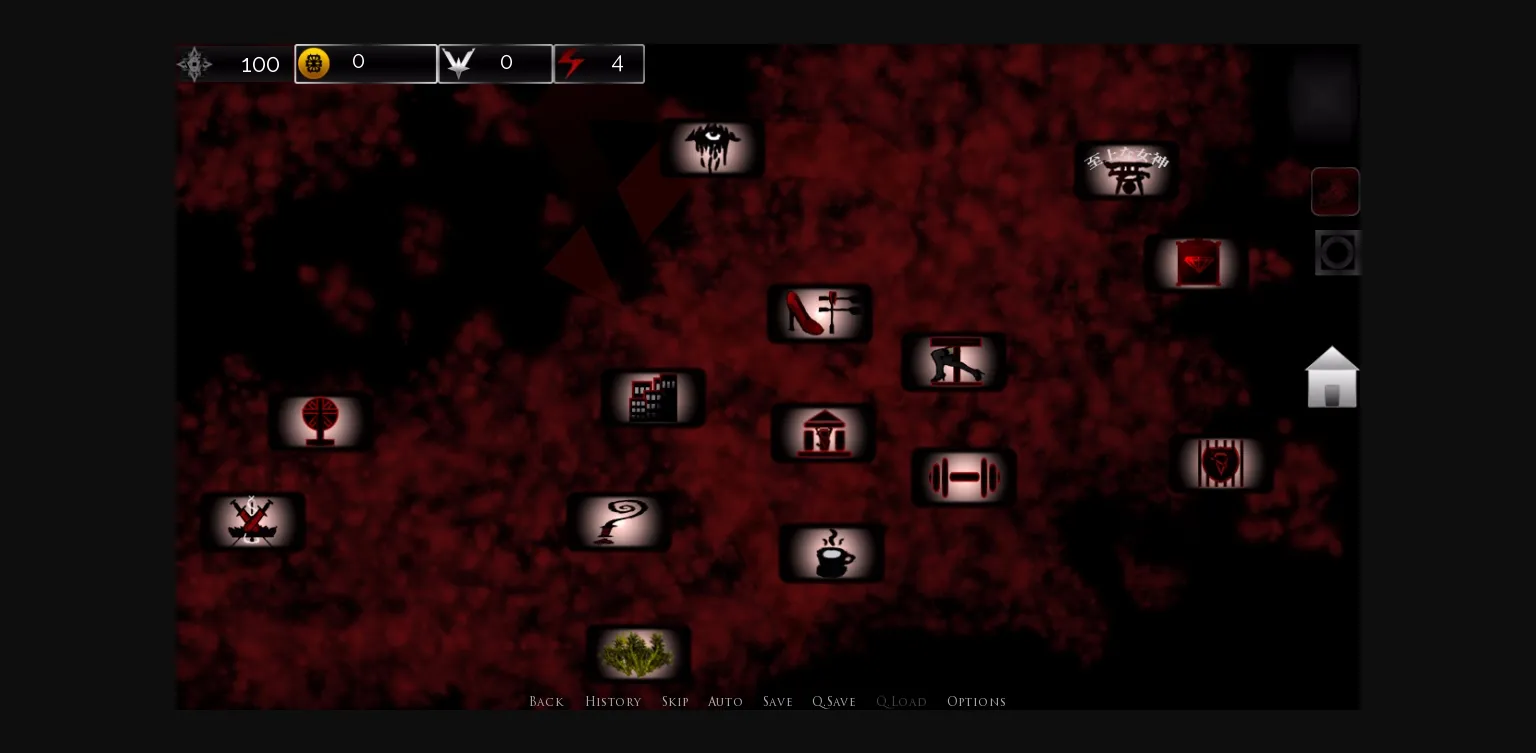Select the dumbbell gym location
This screenshot has width=1536, height=753.
[963, 477]
